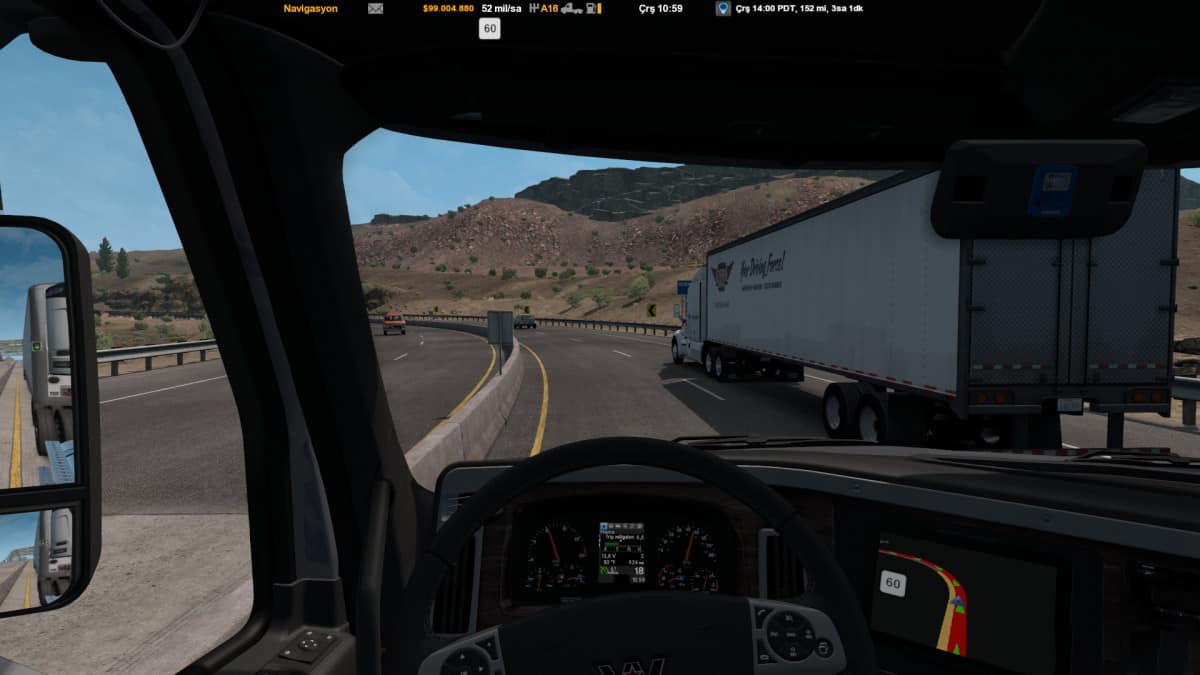Open the mail envelope icon
The width and height of the screenshot is (1200, 675).
pos(375,8)
